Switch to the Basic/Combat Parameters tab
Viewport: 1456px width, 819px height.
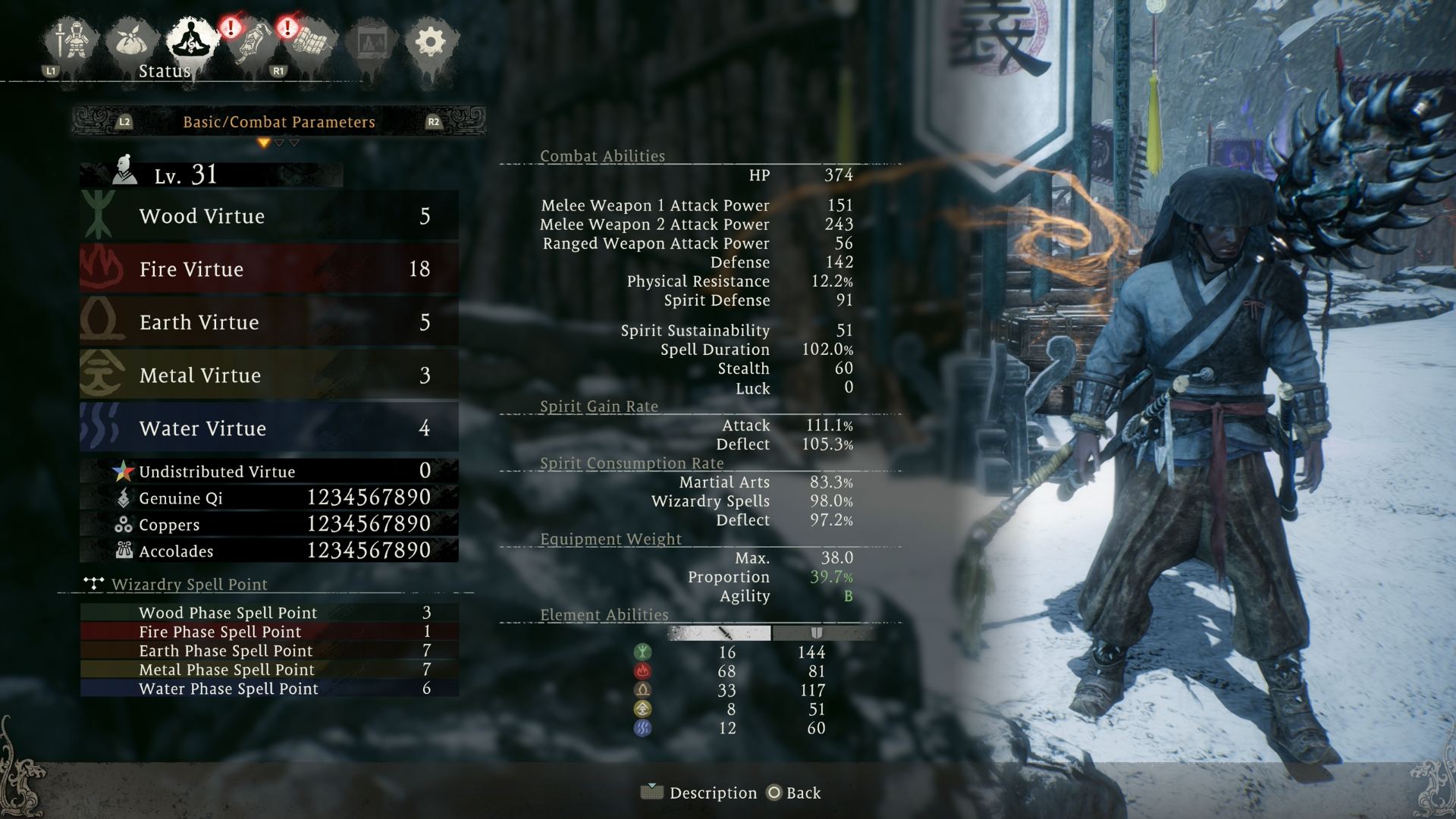tap(278, 121)
